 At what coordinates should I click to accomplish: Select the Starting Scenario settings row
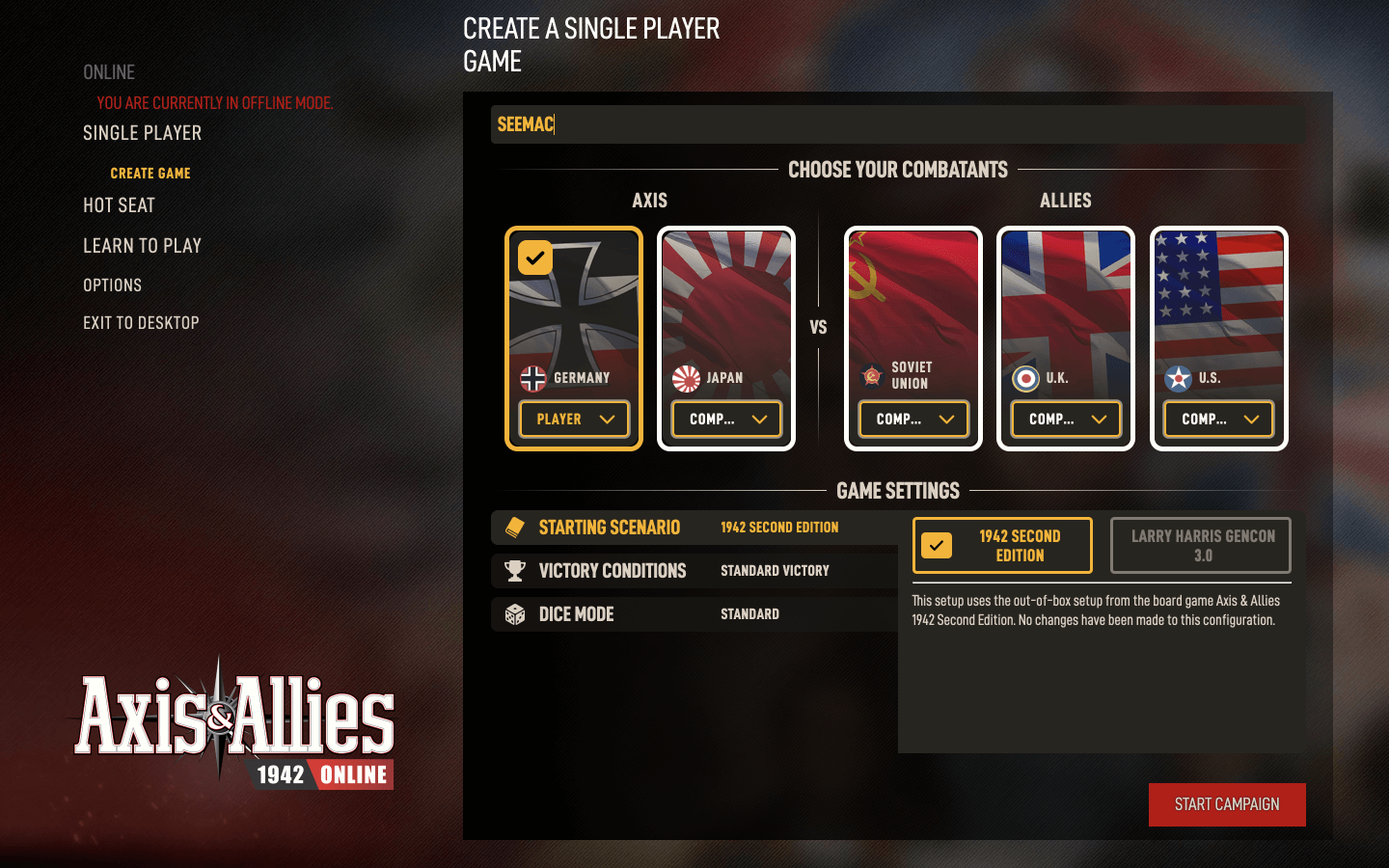pos(694,528)
